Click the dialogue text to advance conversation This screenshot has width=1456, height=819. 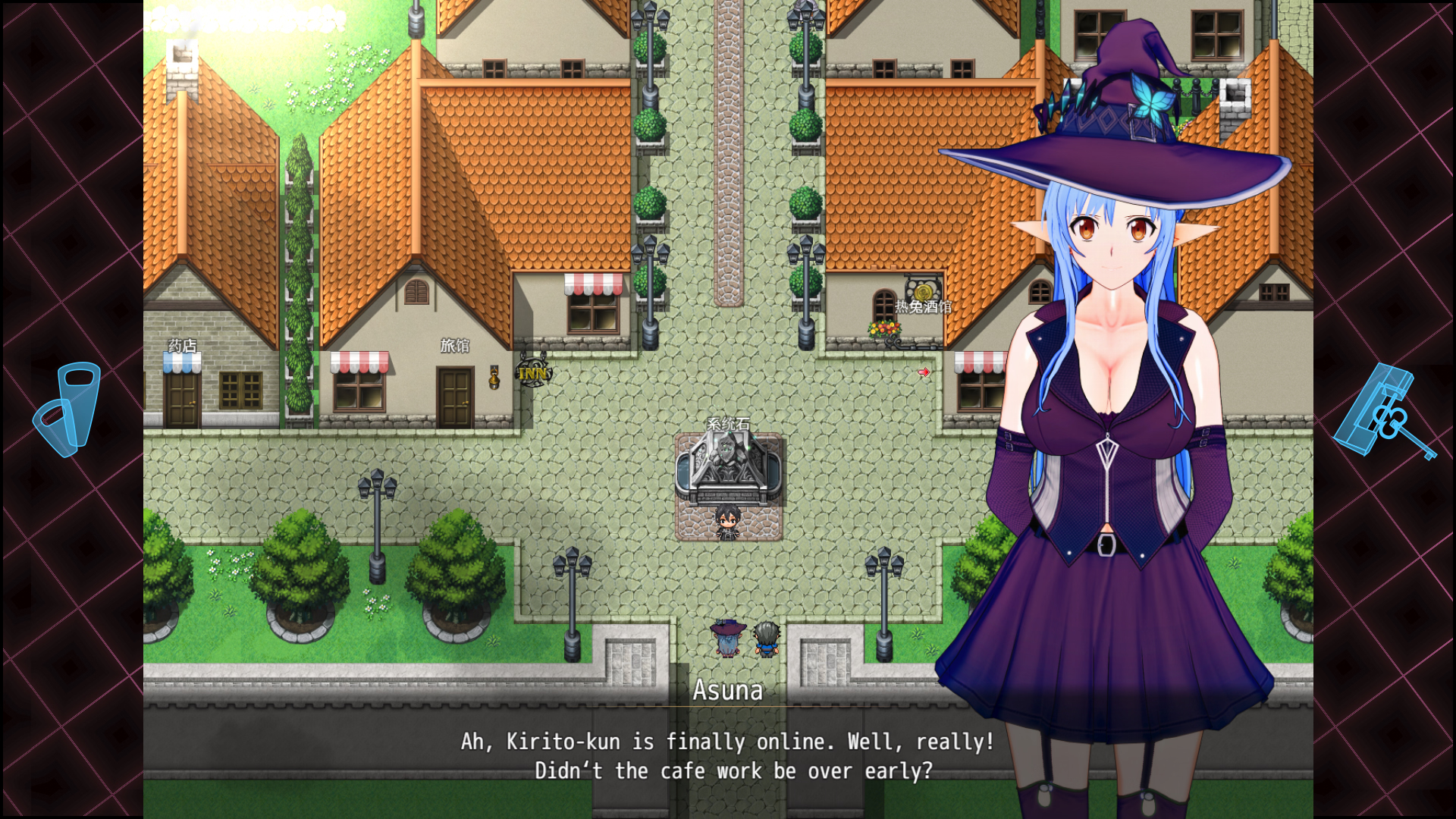[726, 756]
